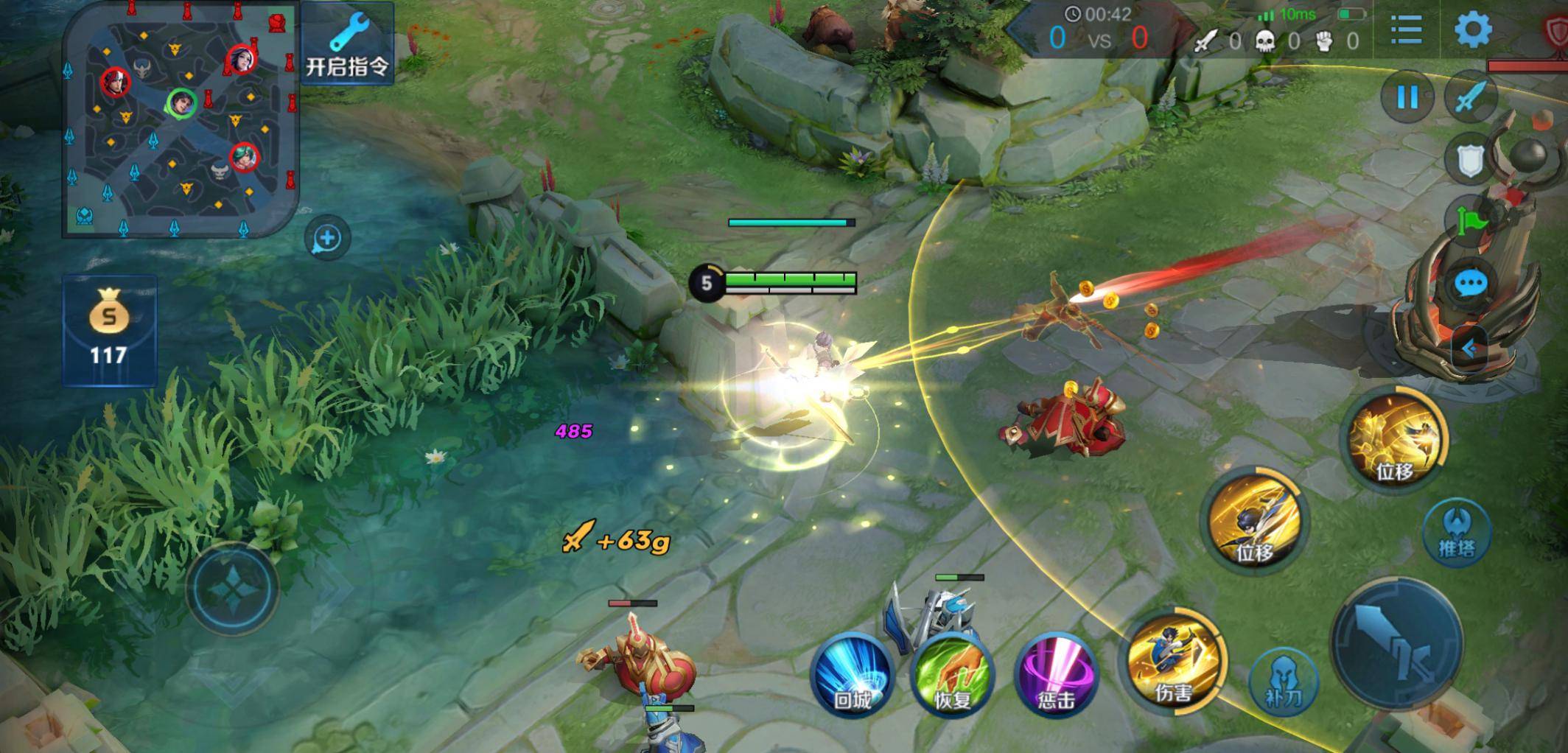Hit the large sword basic attack button
The image size is (1568, 753).
[1397, 641]
